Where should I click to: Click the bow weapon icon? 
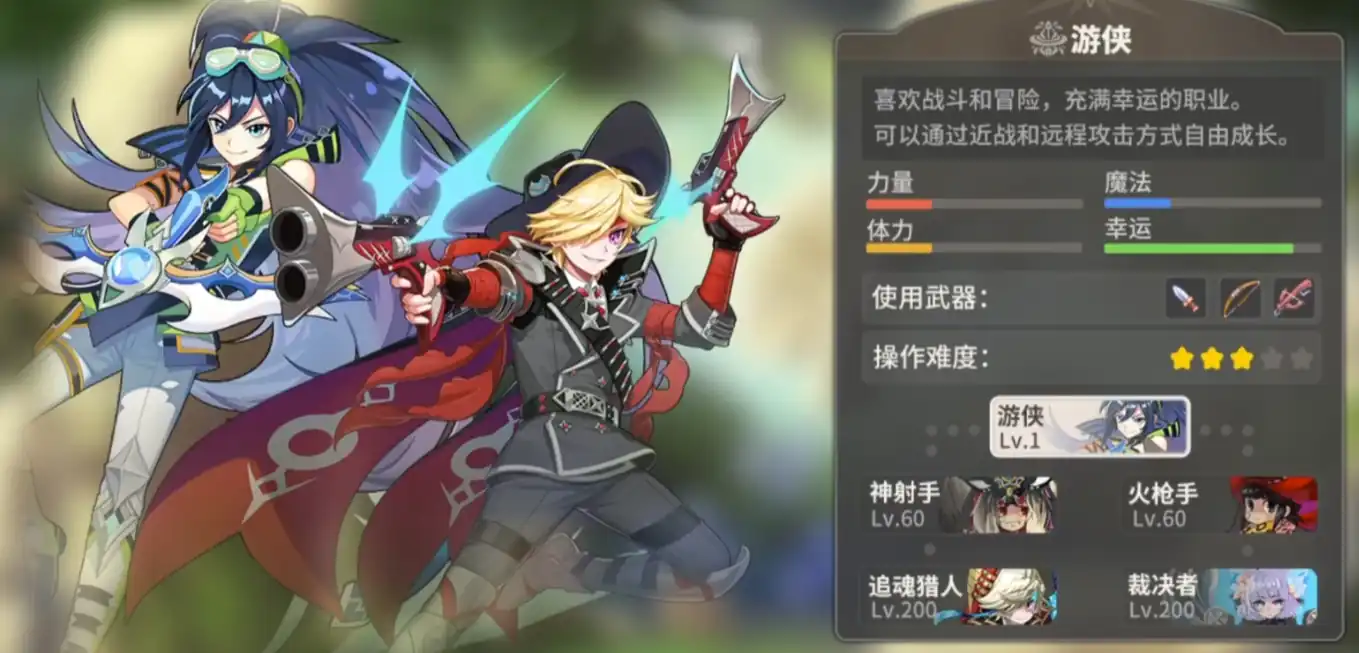1240,298
